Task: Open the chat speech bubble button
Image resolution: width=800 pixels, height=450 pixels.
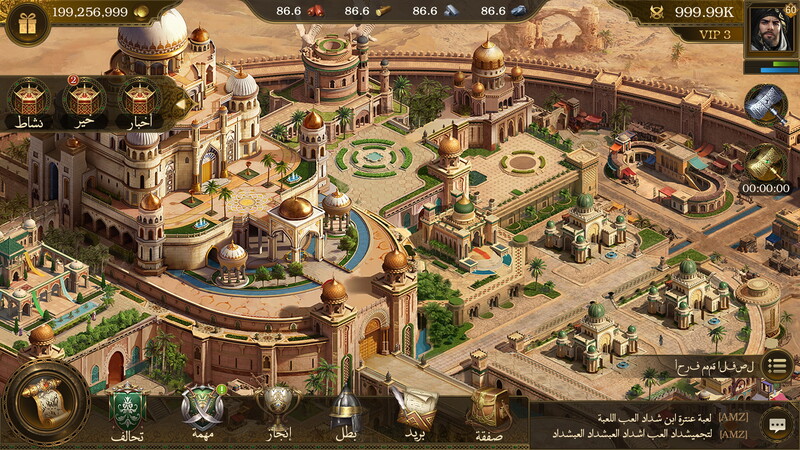Action: [x=777, y=424]
